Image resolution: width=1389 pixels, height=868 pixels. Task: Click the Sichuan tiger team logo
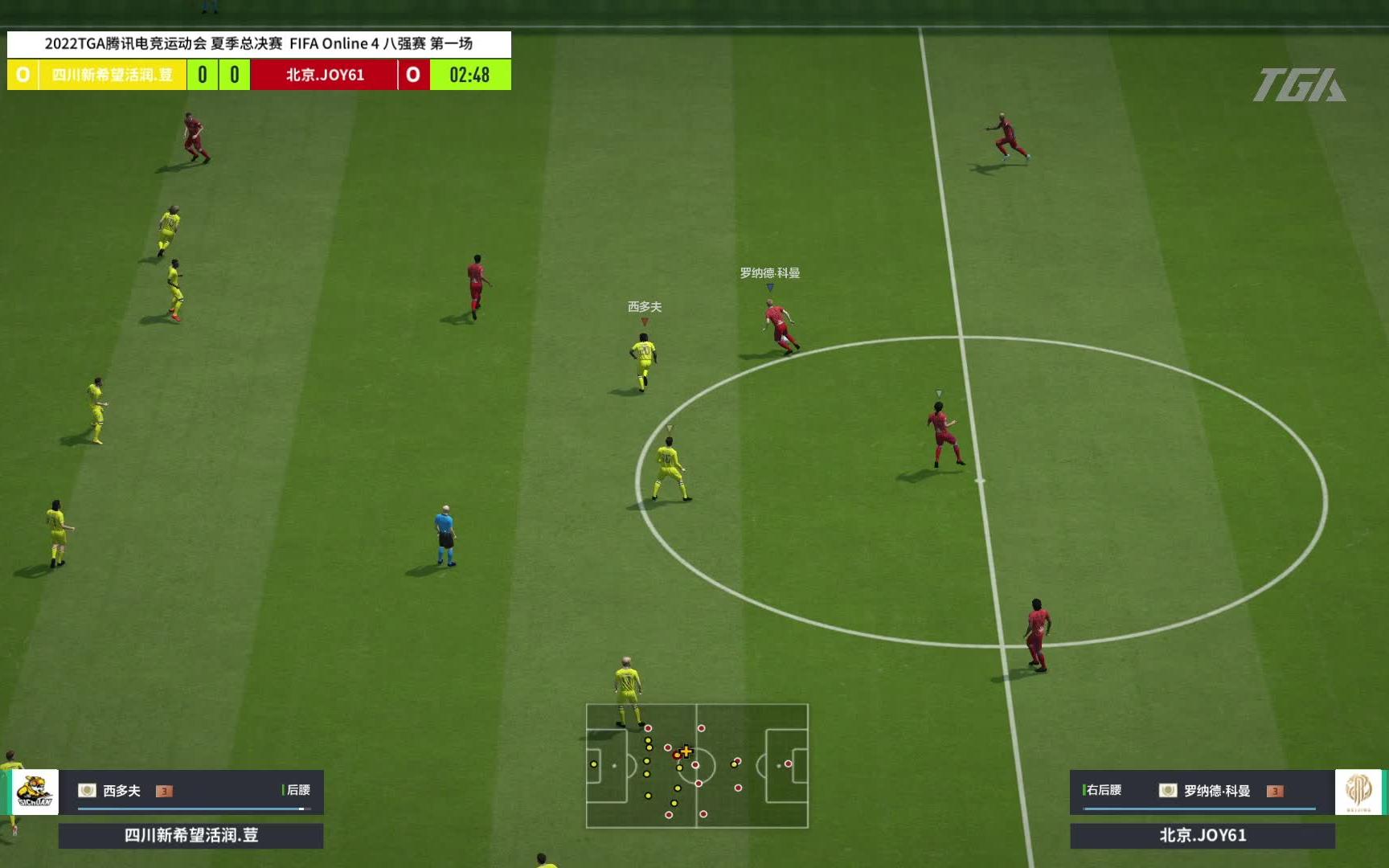pyautogui.click(x=35, y=791)
